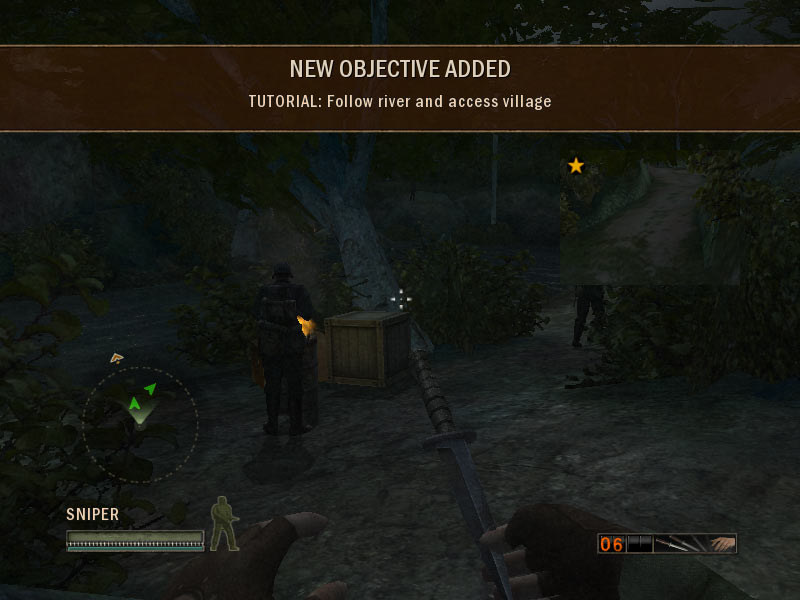This screenshot has width=800, height=600.
Task: Select the standing soldier stance icon
Action: pos(223,523)
